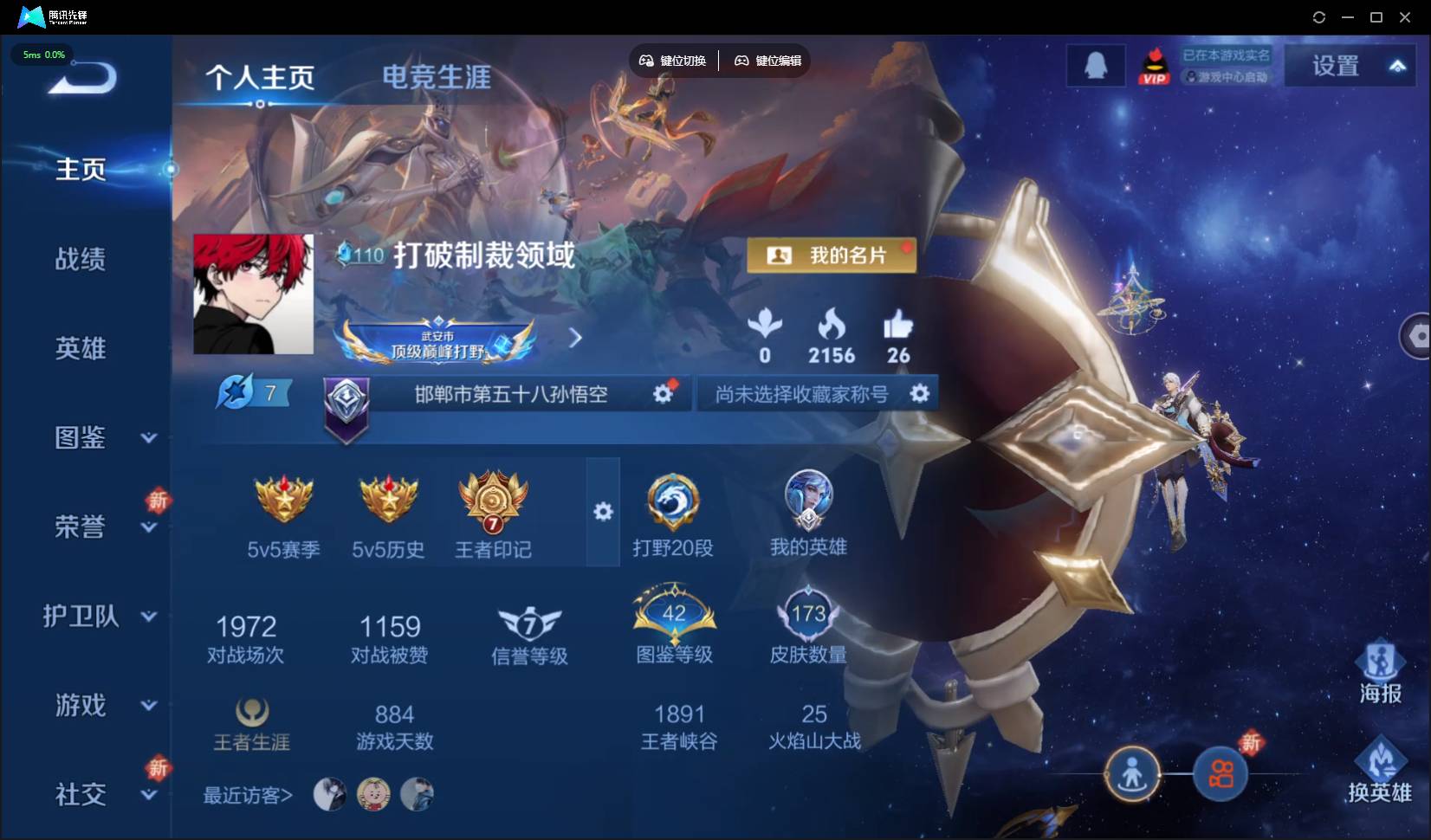The image size is (1431, 840).
Task: Switch to the 电竞生涯 tab
Action: (436, 78)
